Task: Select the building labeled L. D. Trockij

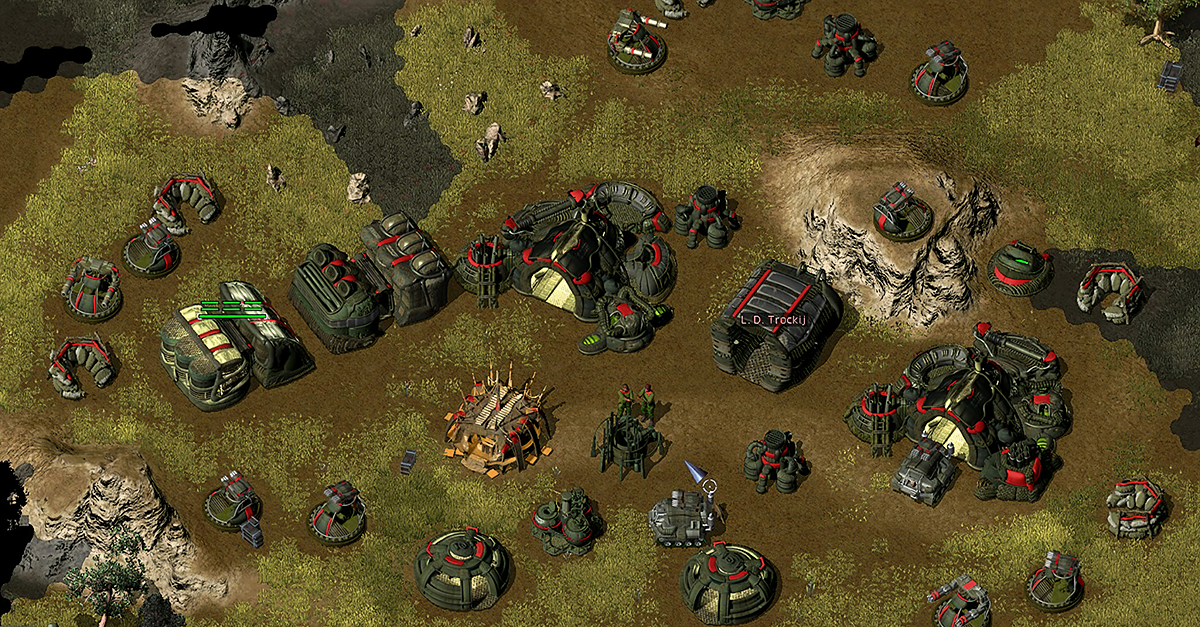Action: 777,325
